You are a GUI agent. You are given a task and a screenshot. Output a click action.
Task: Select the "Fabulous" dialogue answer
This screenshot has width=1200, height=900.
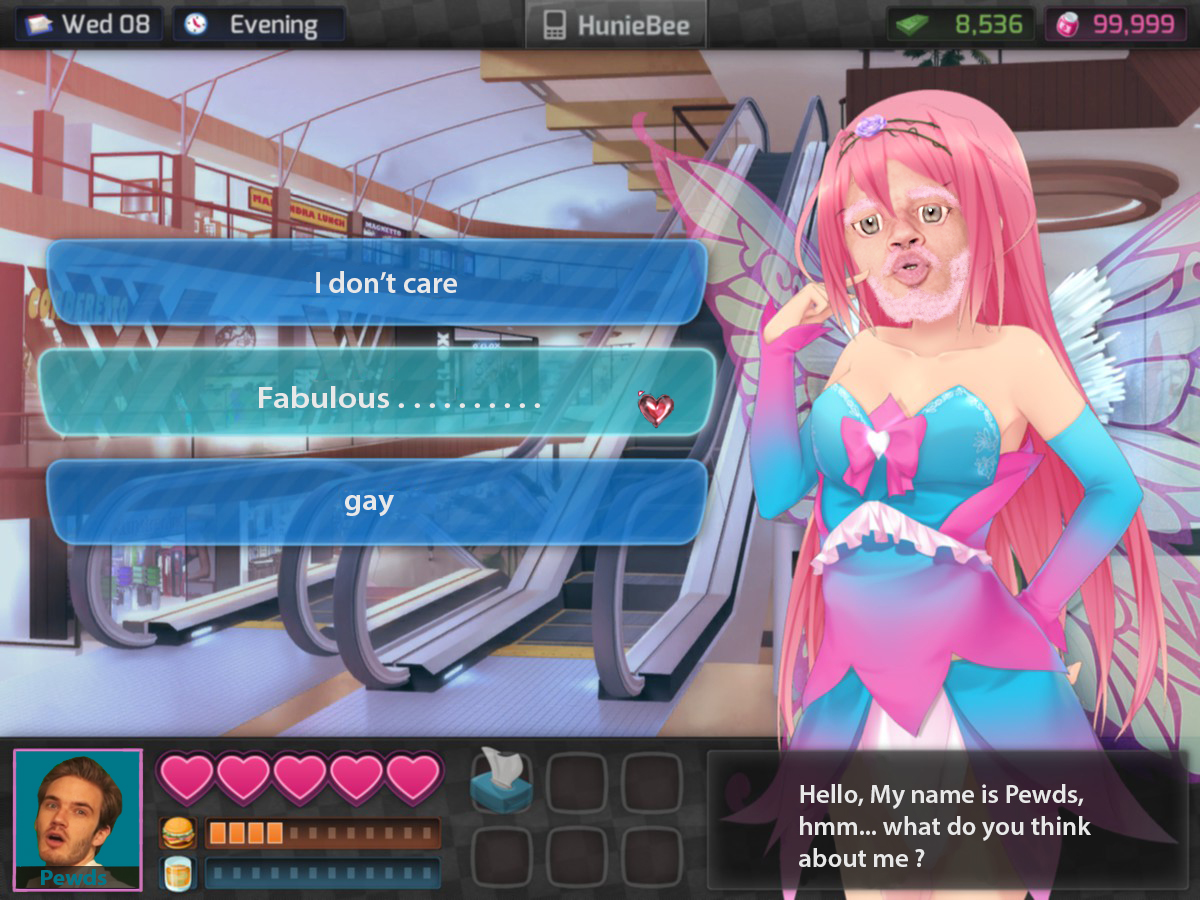(377, 399)
